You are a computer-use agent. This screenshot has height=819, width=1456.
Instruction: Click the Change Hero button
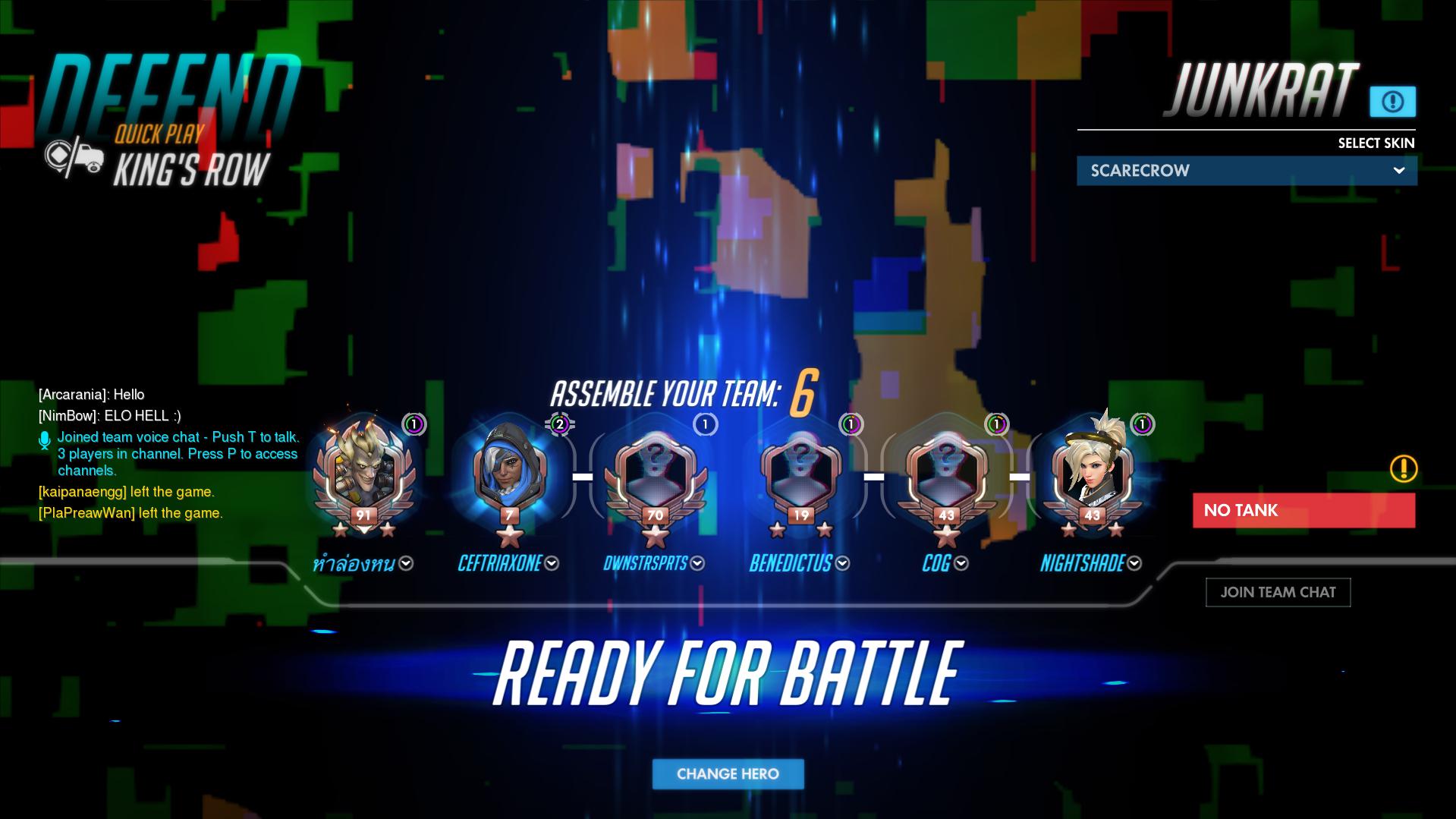pos(728,773)
